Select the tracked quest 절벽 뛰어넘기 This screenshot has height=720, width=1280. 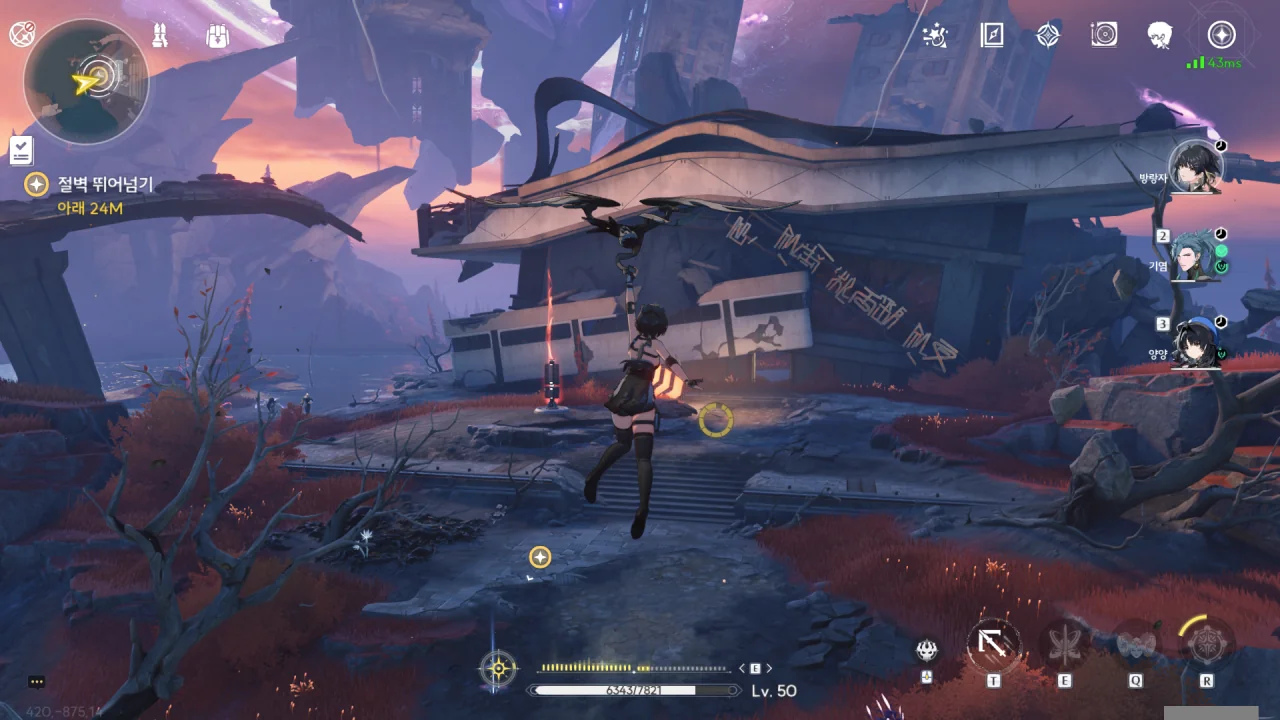[x=105, y=186]
